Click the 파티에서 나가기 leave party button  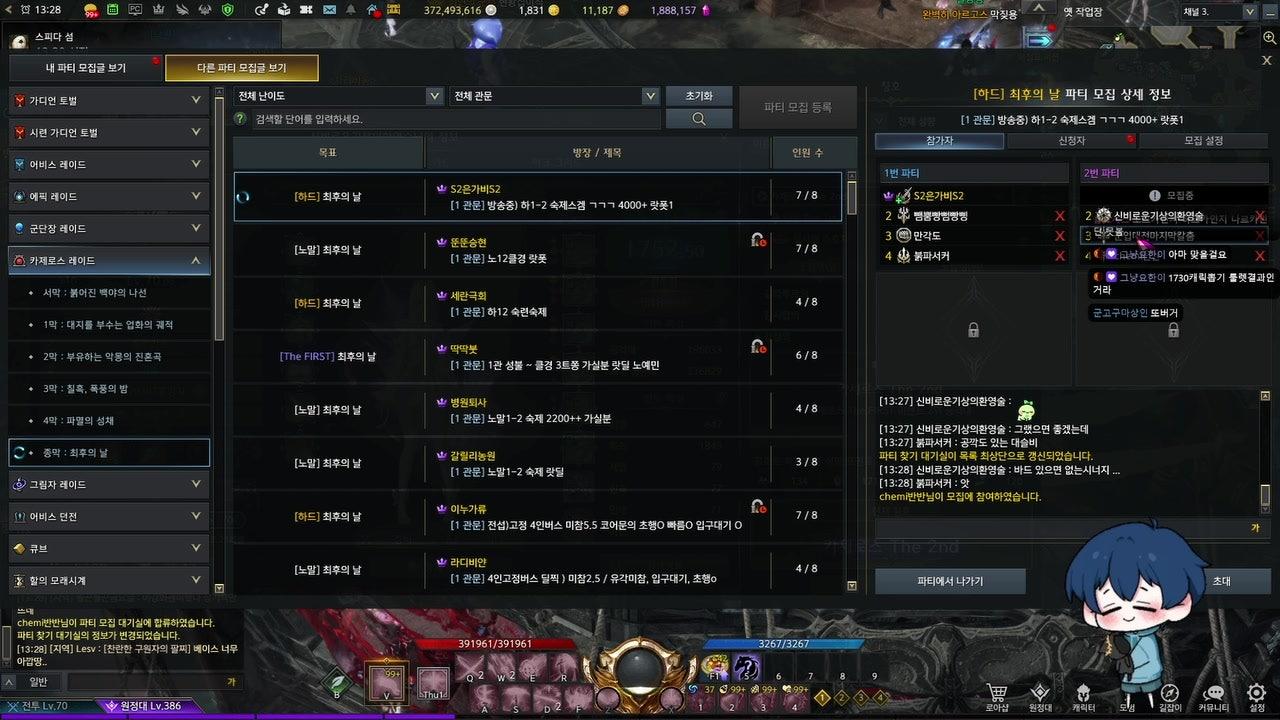tap(948, 580)
